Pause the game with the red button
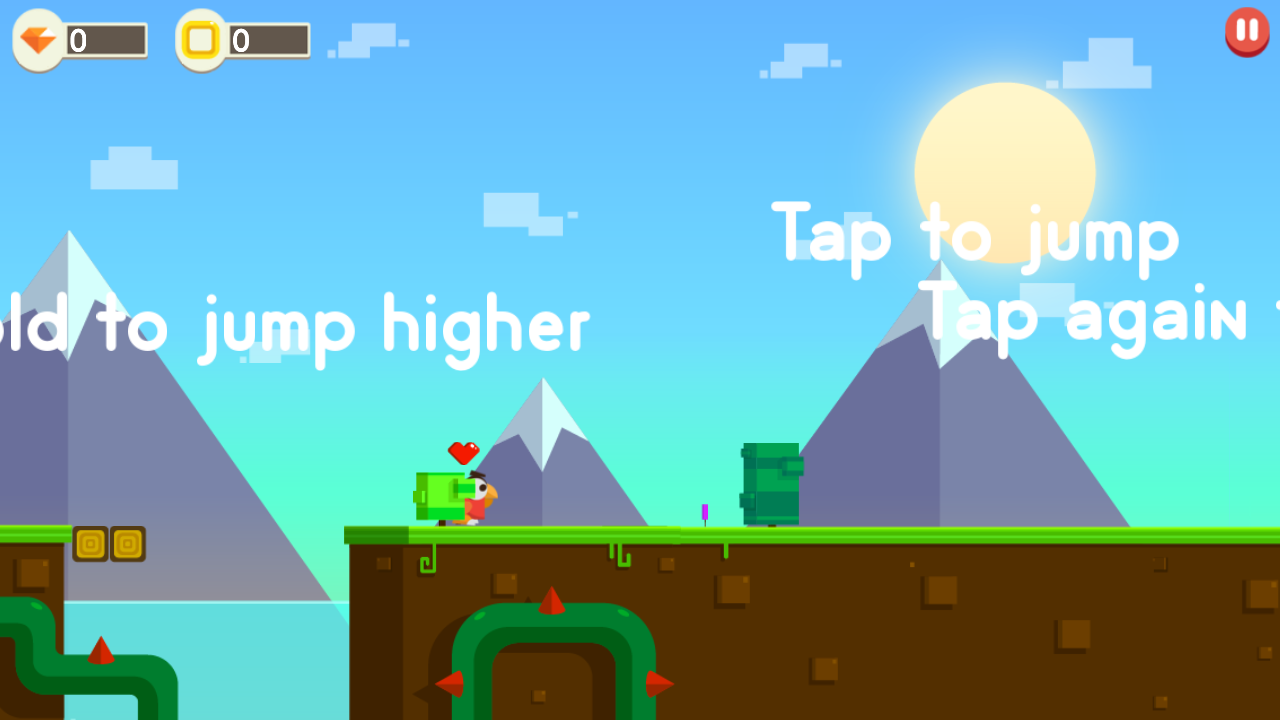This screenshot has height=720, width=1280. tap(1247, 31)
